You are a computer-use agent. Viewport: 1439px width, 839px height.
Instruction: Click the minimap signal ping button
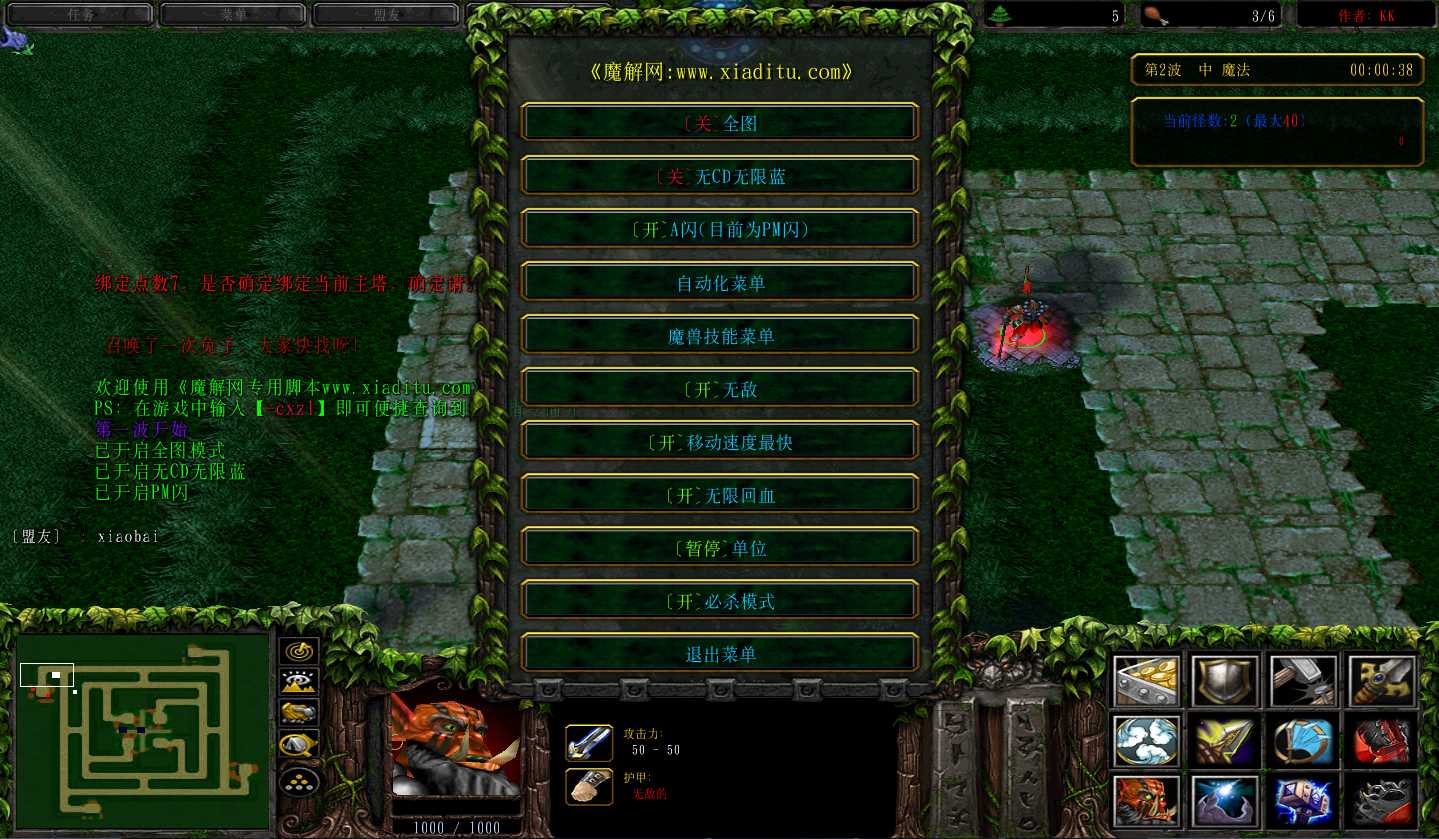[299, 653]
